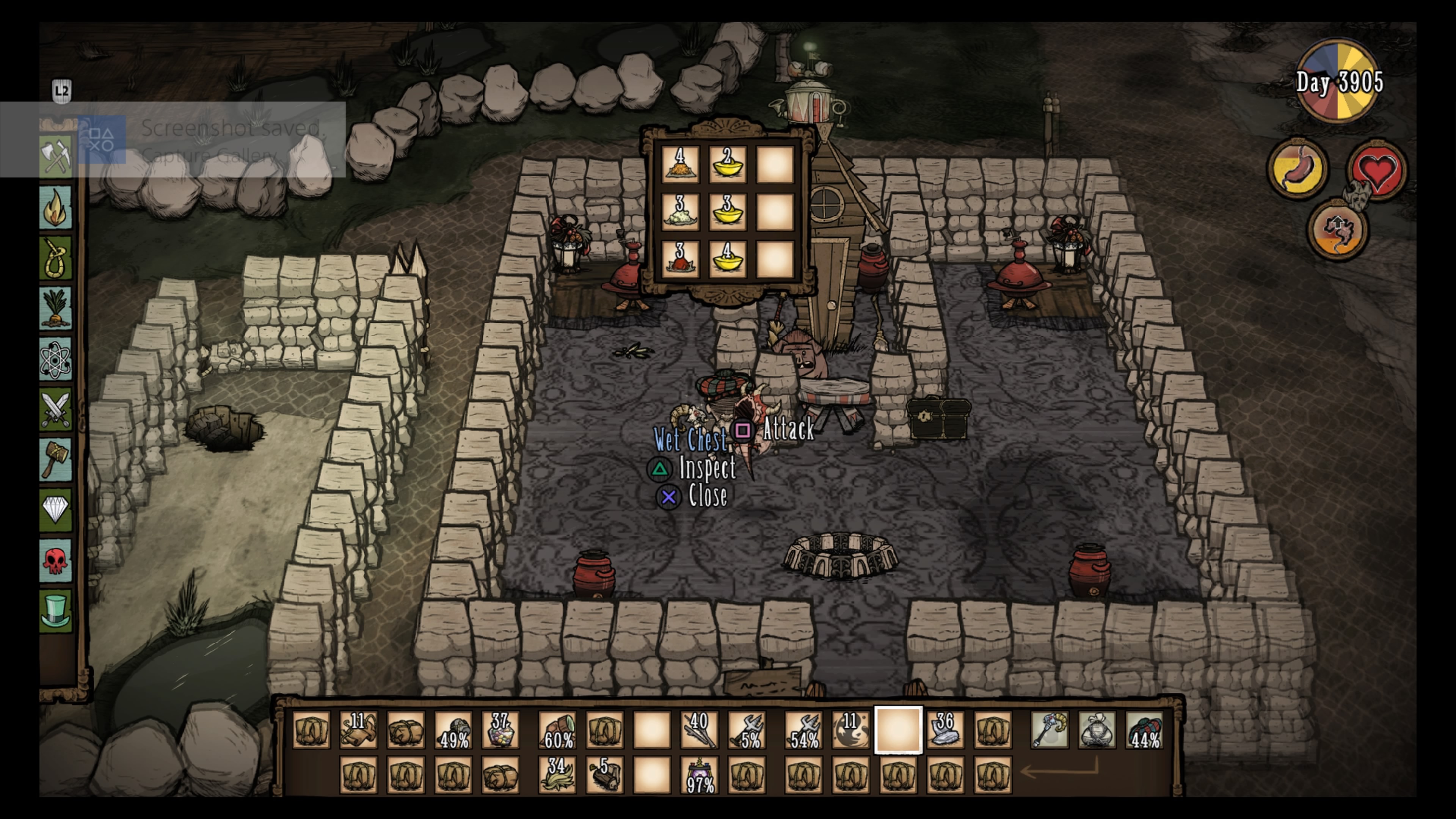Grab the red spice pile from chest

tap(680, 259)
